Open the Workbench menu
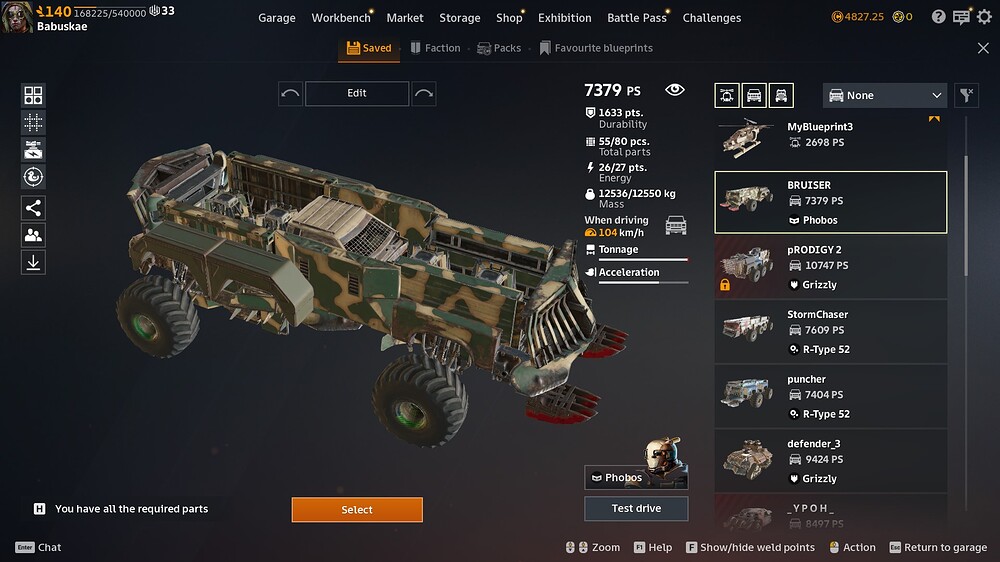1000x562 pixels. click(x=341, y=18)
